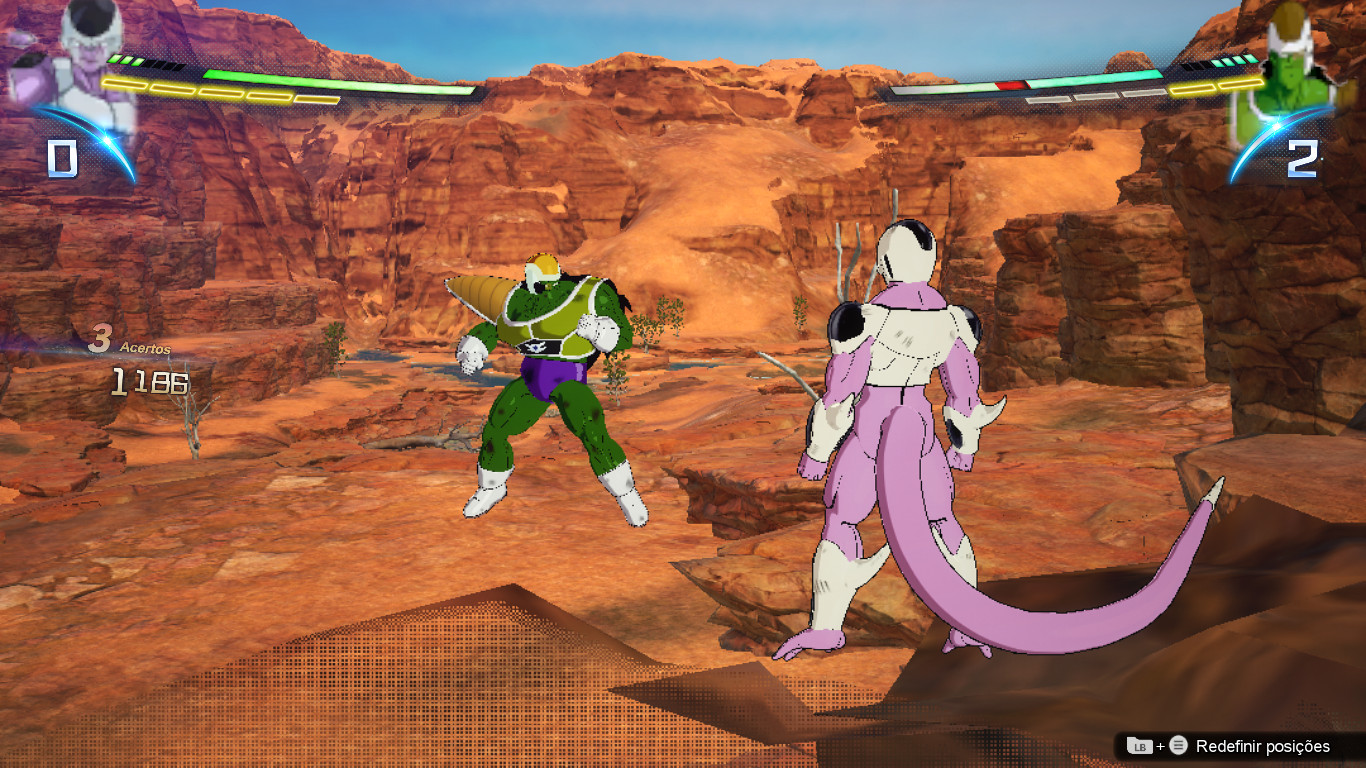The image size is (1366, 768).
Task: Click the menu button icon beside LB
Action: click(1178, 746)
